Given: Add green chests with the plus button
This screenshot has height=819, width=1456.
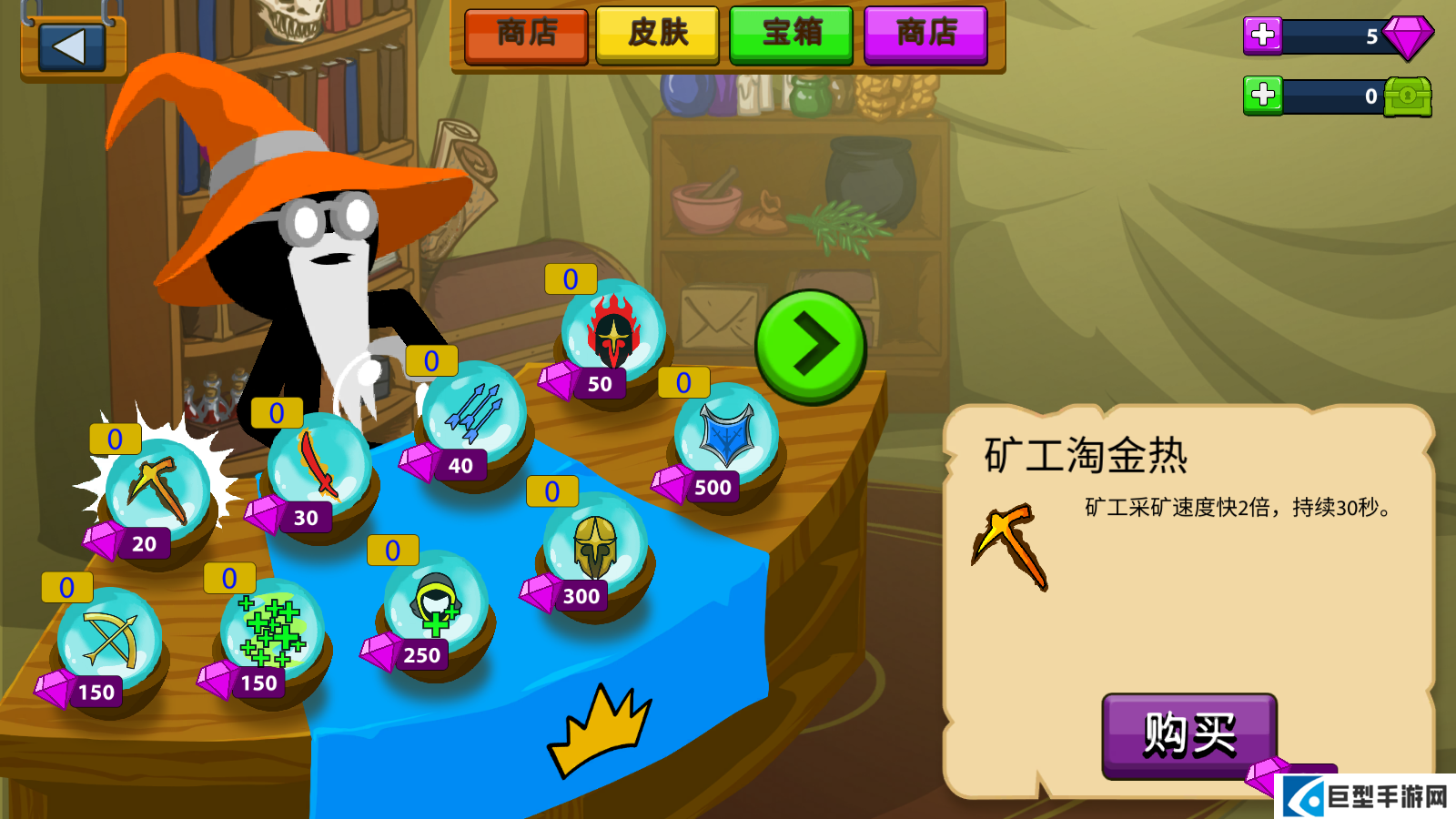Looking at the screenshot, I should 1262,95.
